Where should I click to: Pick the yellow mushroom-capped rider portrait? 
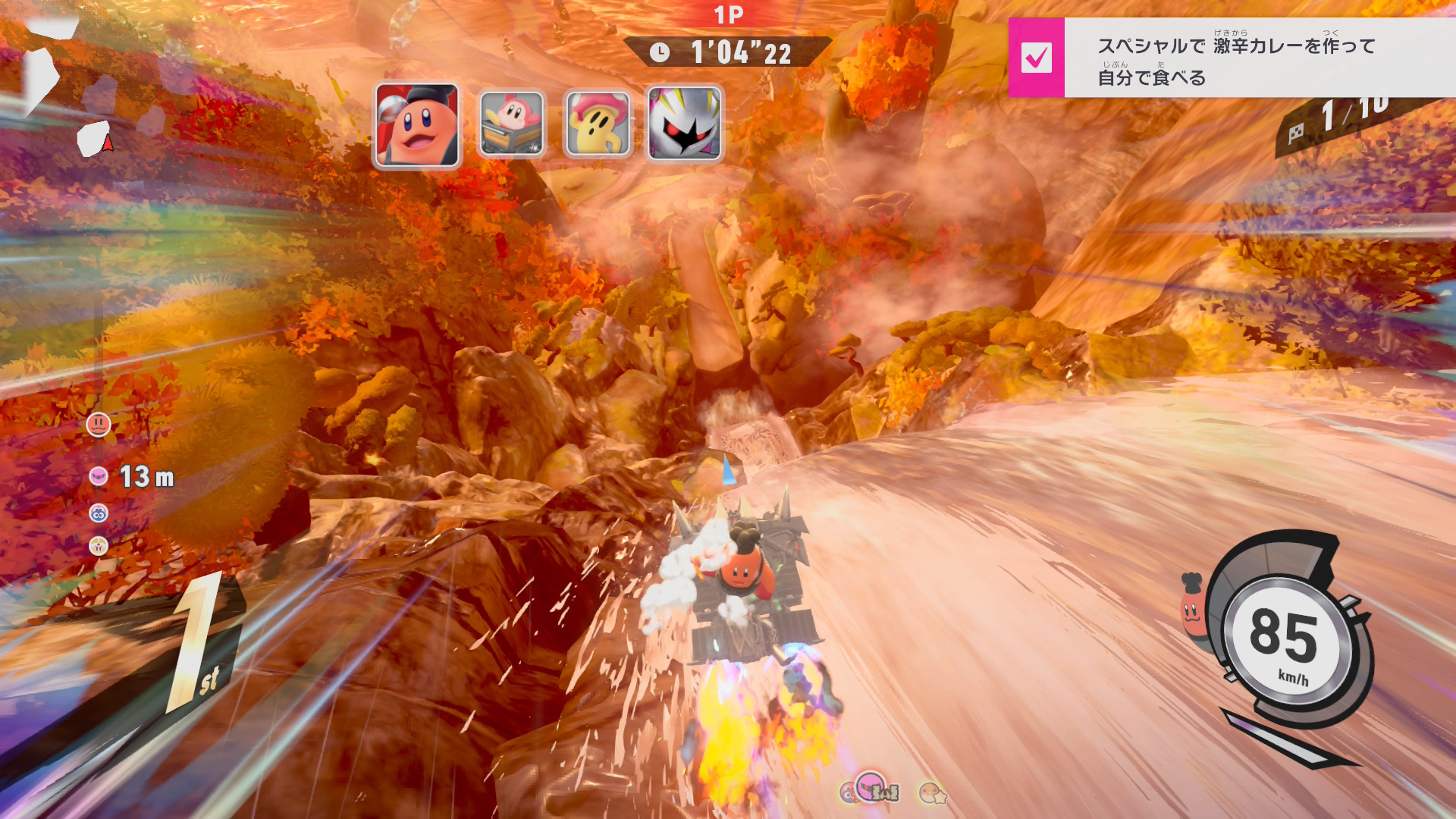pos(598,124)
